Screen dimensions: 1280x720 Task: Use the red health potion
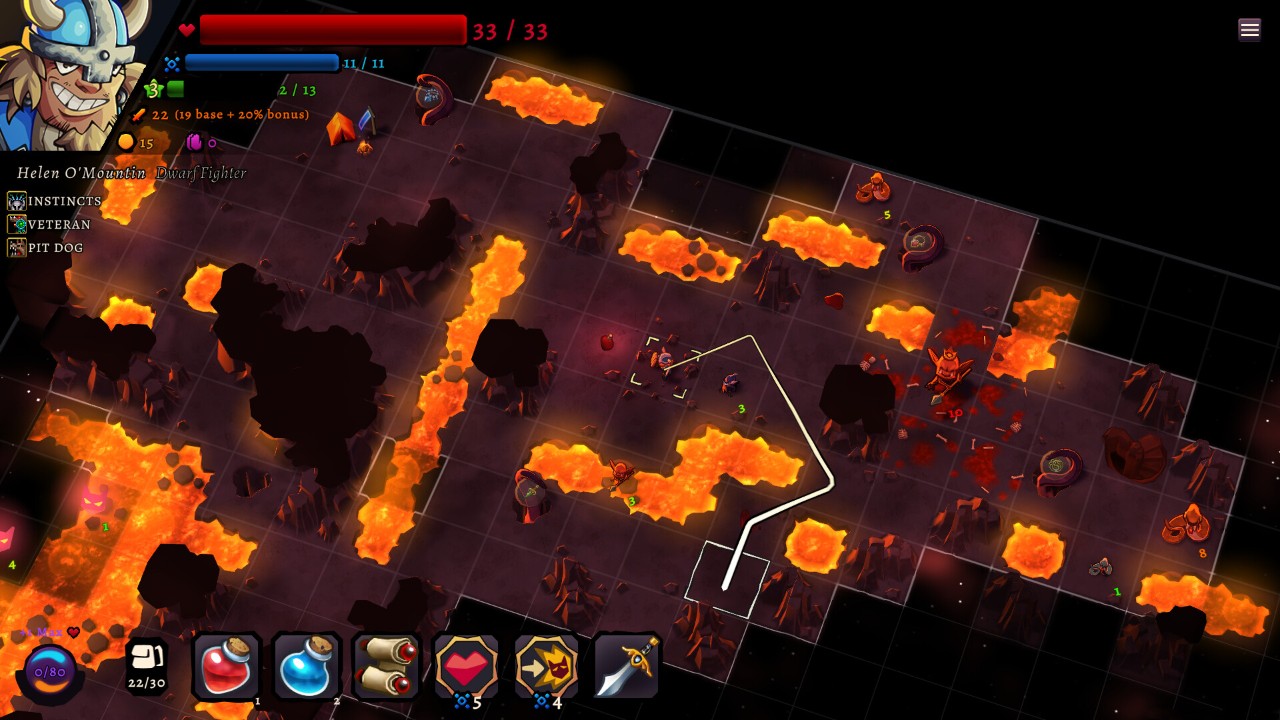(227, 667)
